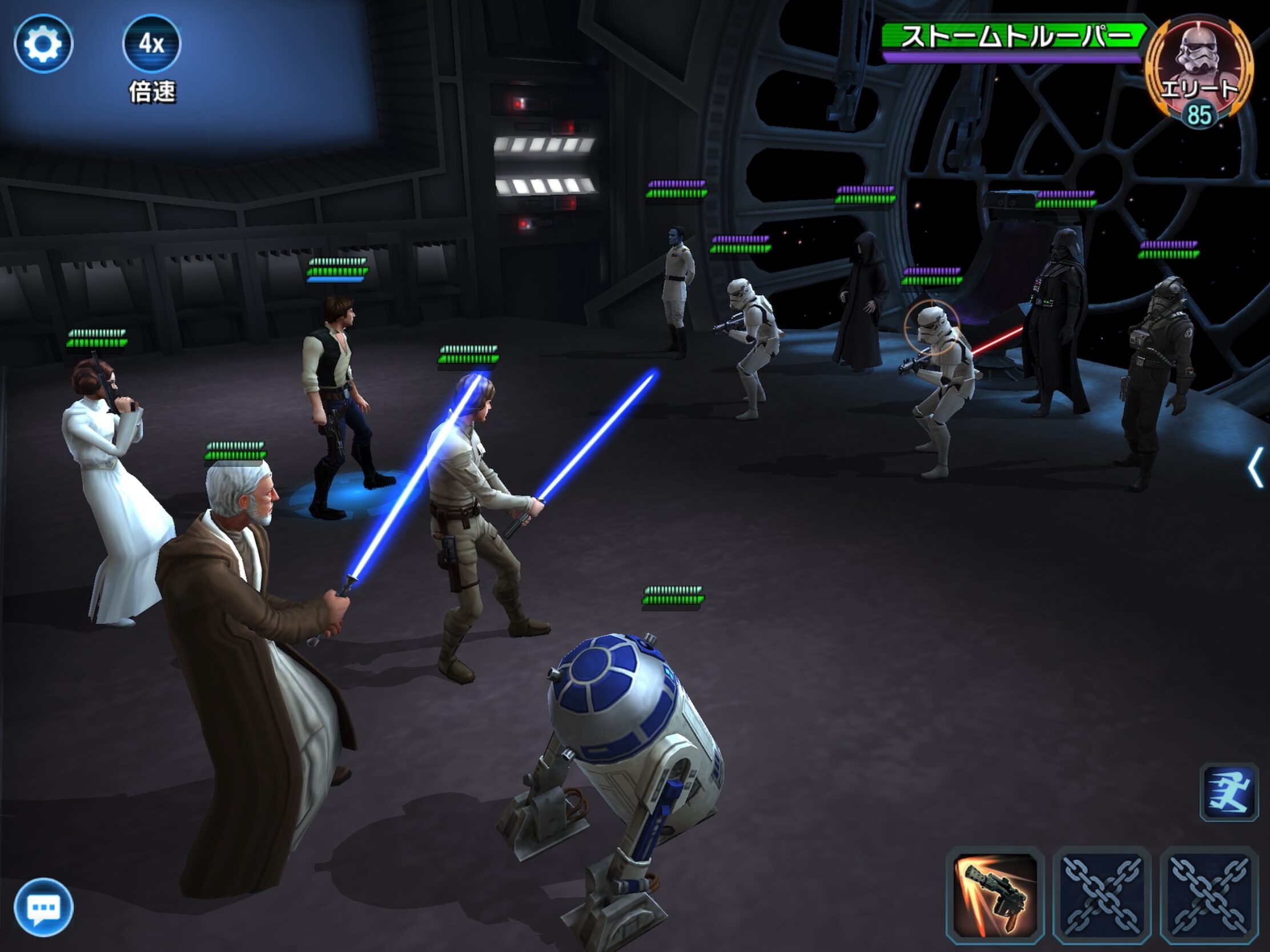
Task: Tap the running figure auto-battle button
Action: pos(1229,792)
